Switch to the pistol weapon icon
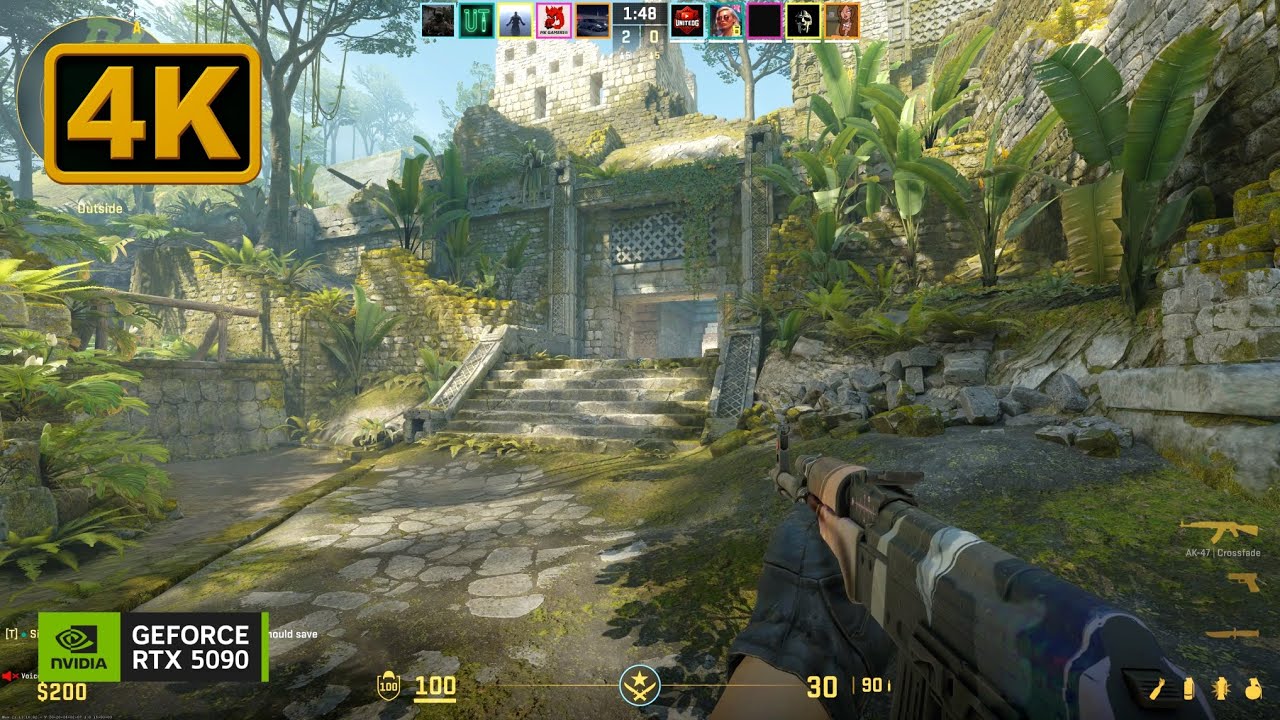This screenshot has height=720, width=1280. 1242,581
